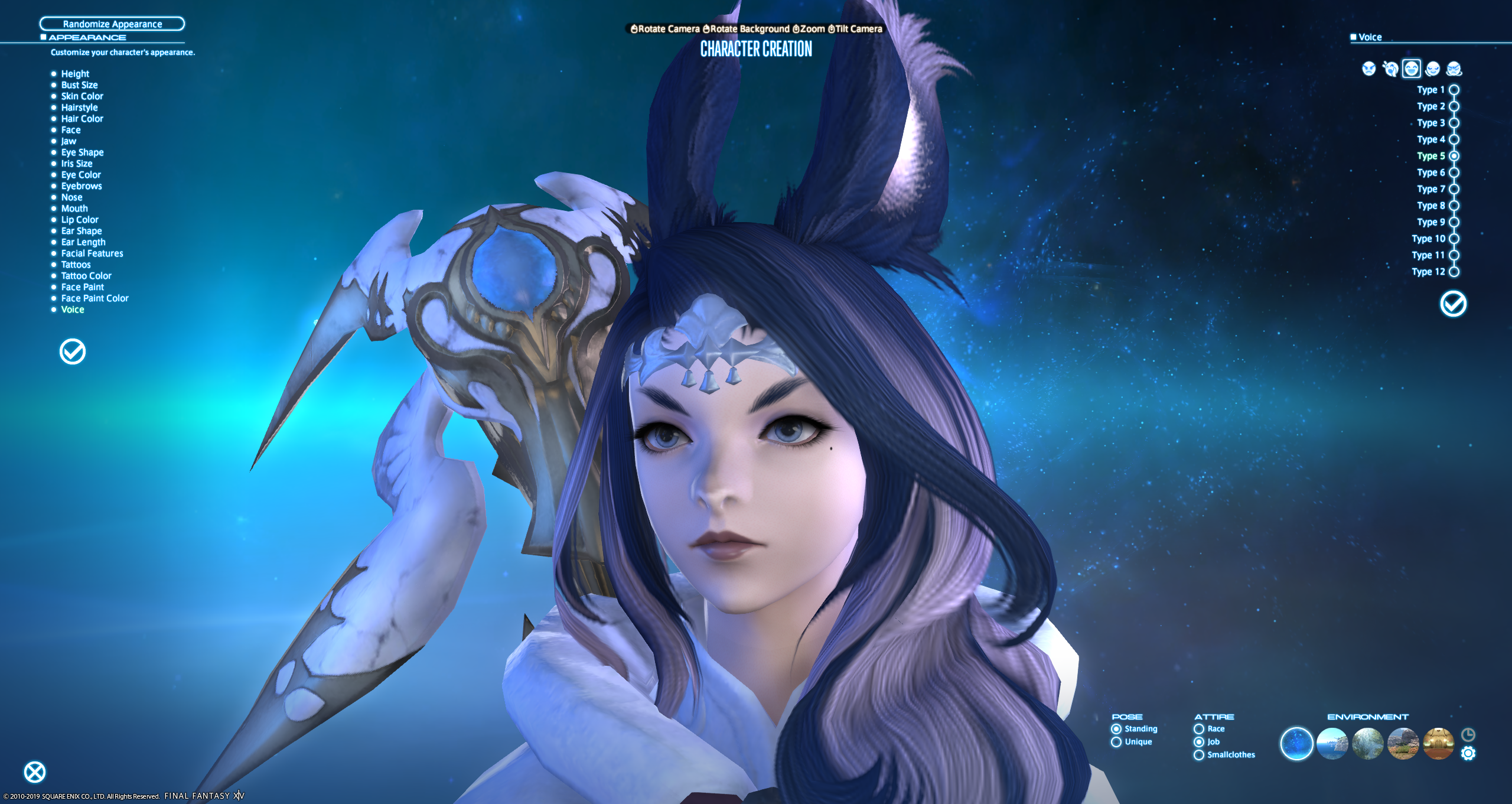
Task: Click the Randomize Appearance button
Action: [112, 24]
